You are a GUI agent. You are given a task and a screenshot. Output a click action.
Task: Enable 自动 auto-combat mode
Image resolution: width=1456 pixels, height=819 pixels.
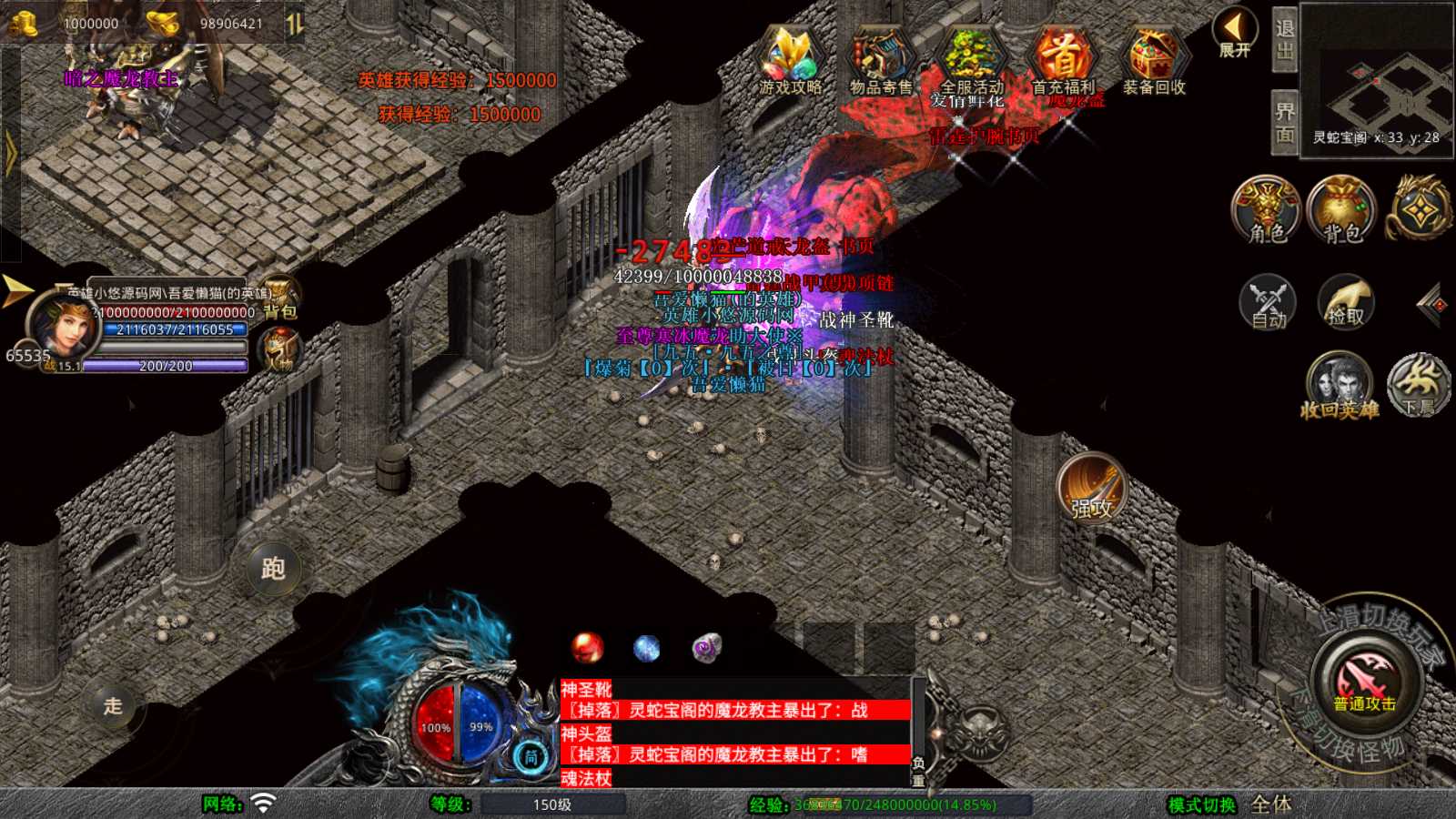tap(1268, 301)
